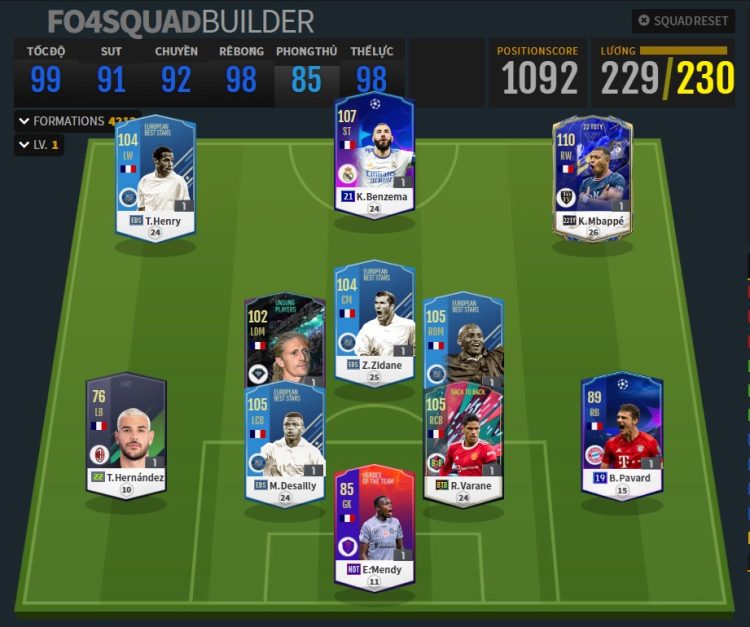Screen dimensions: 750x627
Task: Reset the squad with Squad Reset
Action: 684,20
